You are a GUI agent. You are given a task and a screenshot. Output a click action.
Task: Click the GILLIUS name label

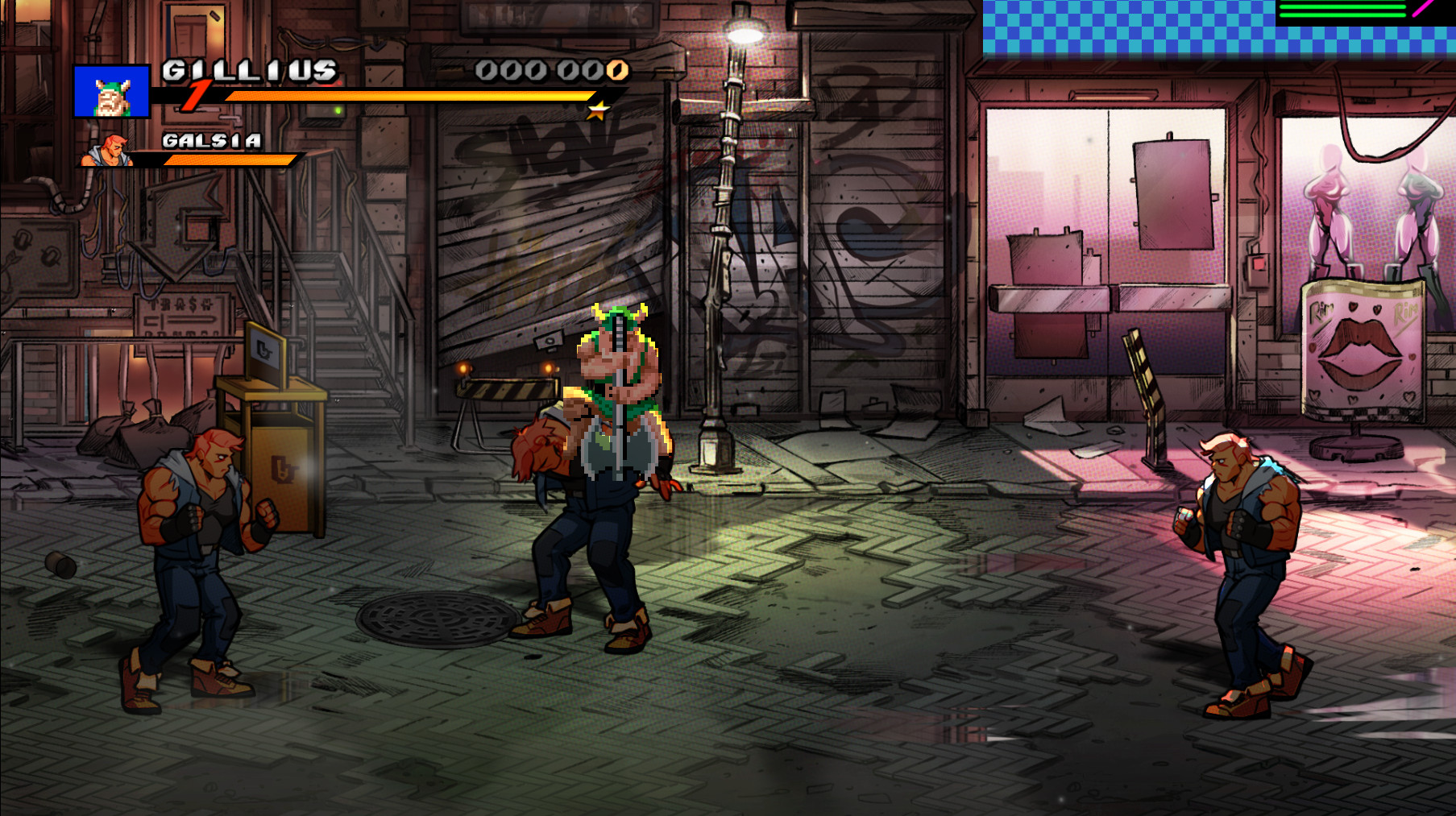coord(248,72)
